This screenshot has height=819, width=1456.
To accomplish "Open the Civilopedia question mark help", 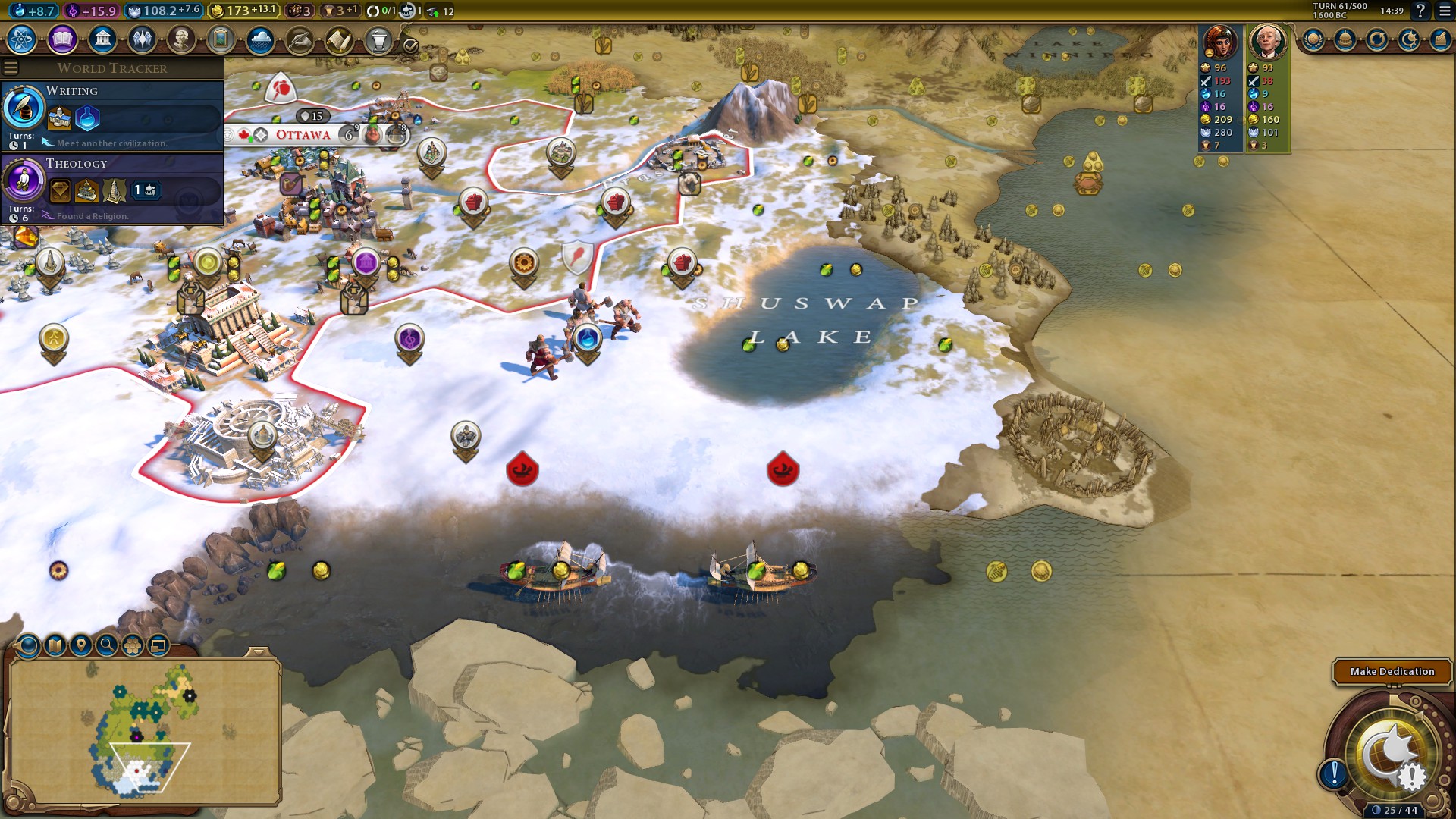I will pos(1420,11).
